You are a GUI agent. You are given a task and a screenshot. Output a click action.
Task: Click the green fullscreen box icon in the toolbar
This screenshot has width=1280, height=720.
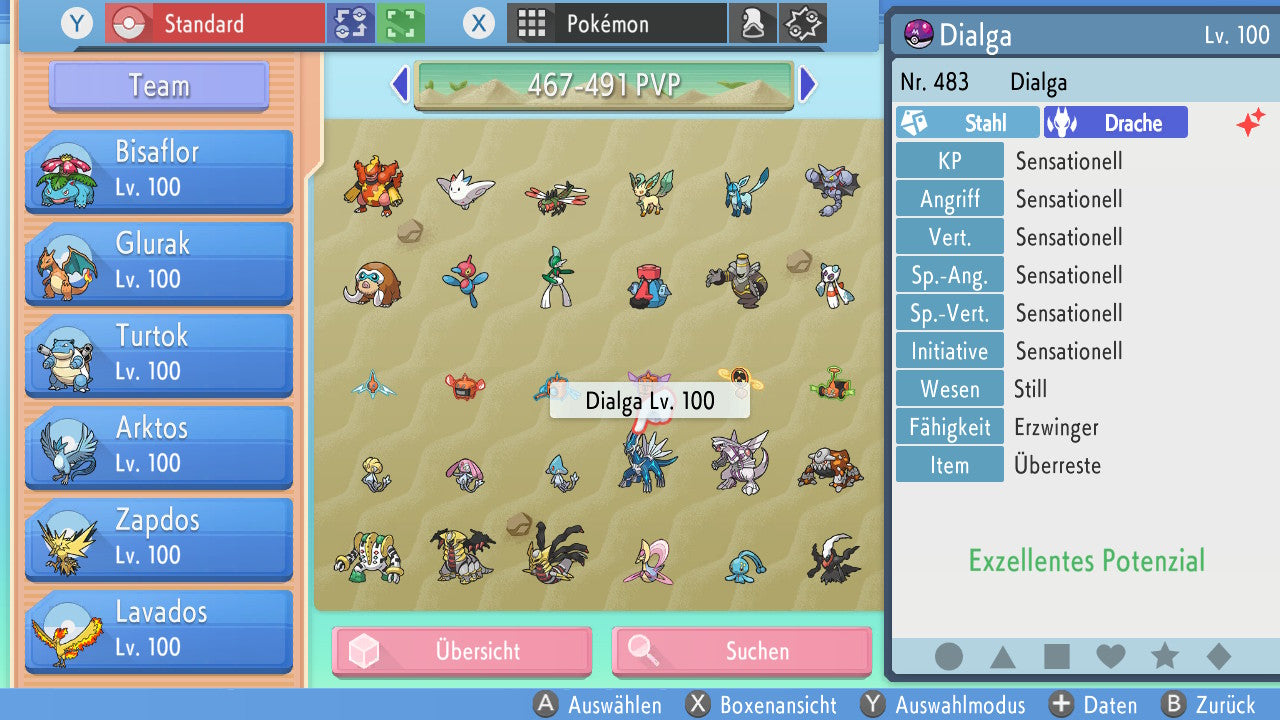click(x=399, y=23)
